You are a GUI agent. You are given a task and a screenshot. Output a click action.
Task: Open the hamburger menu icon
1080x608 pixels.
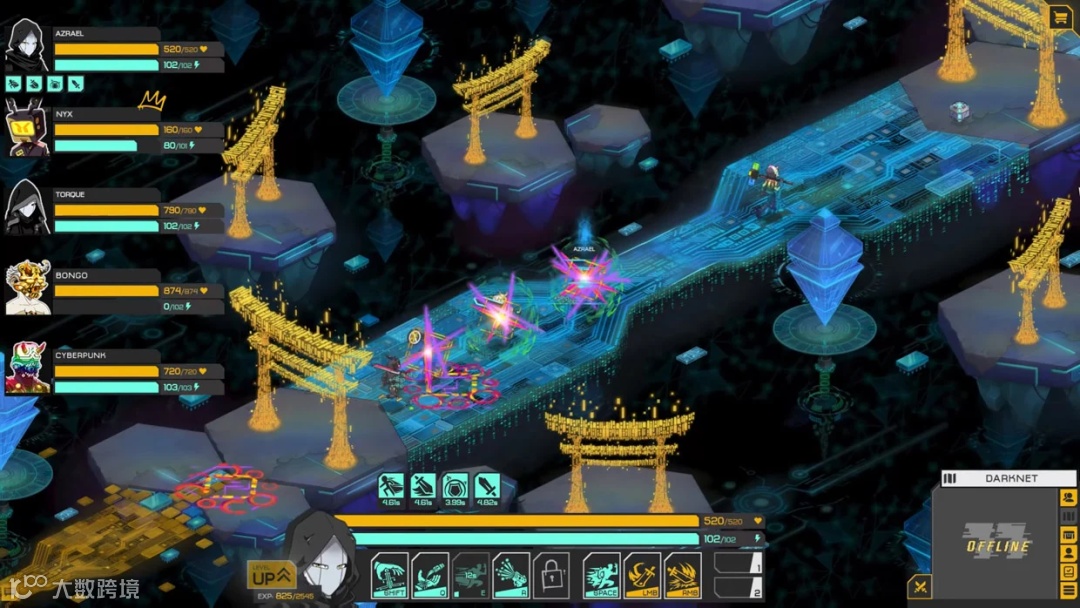[1068, 590]
